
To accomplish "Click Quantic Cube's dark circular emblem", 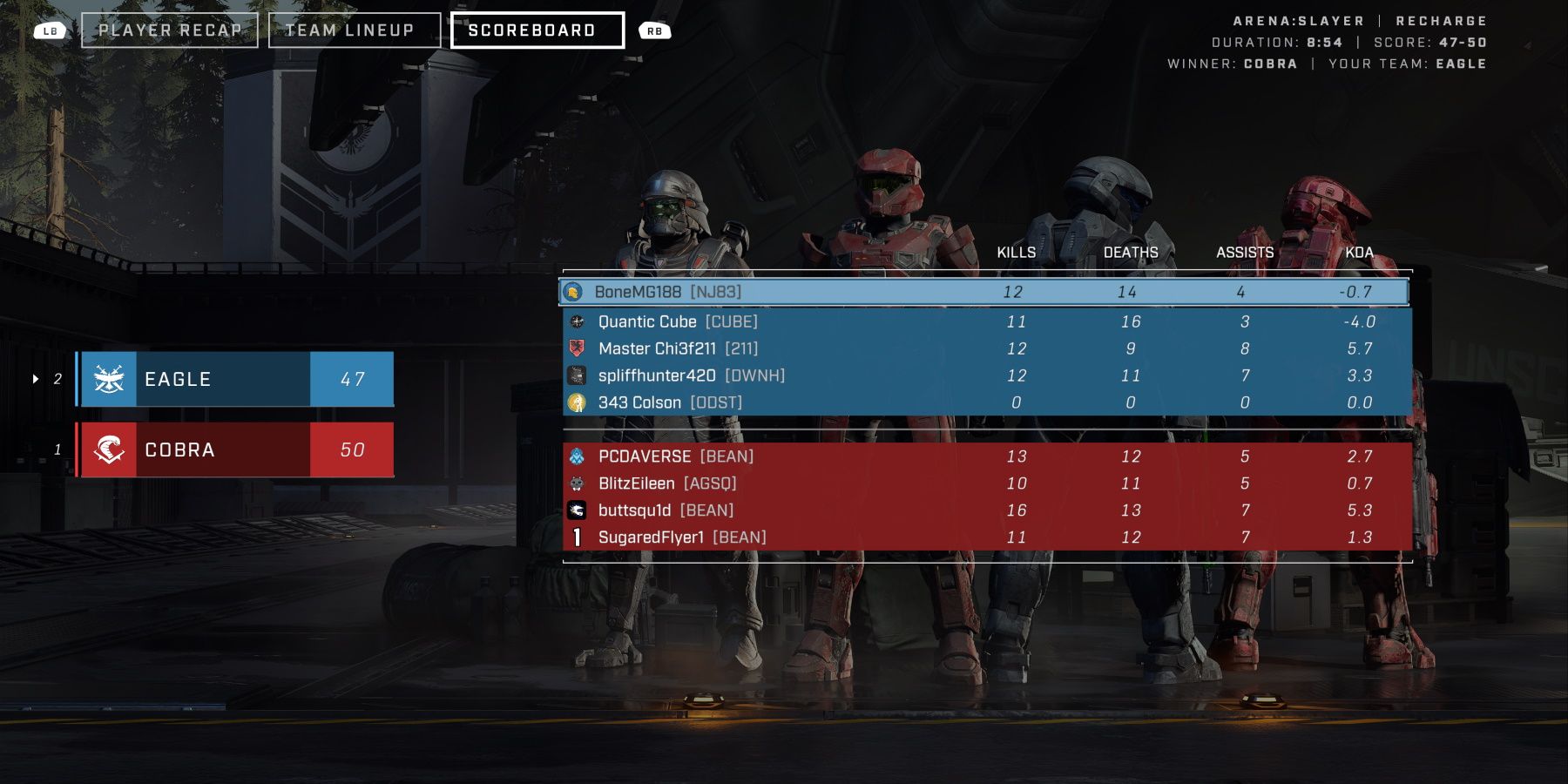I will pyautogui.click(x=576, y=321).
